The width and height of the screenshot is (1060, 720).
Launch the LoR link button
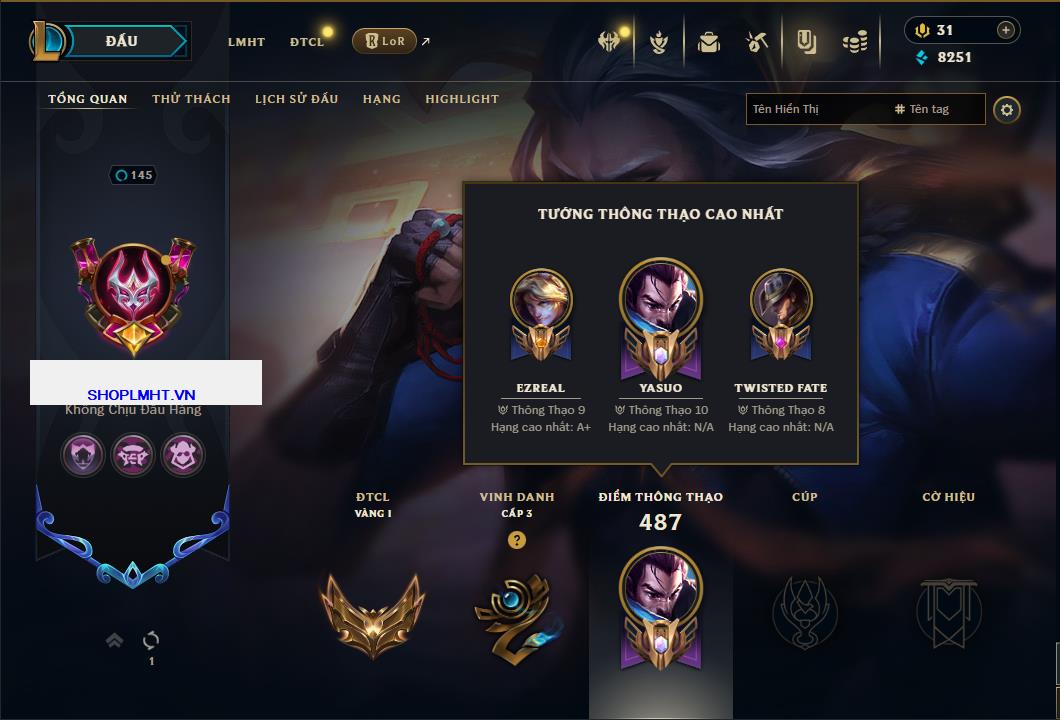(384, 41)
